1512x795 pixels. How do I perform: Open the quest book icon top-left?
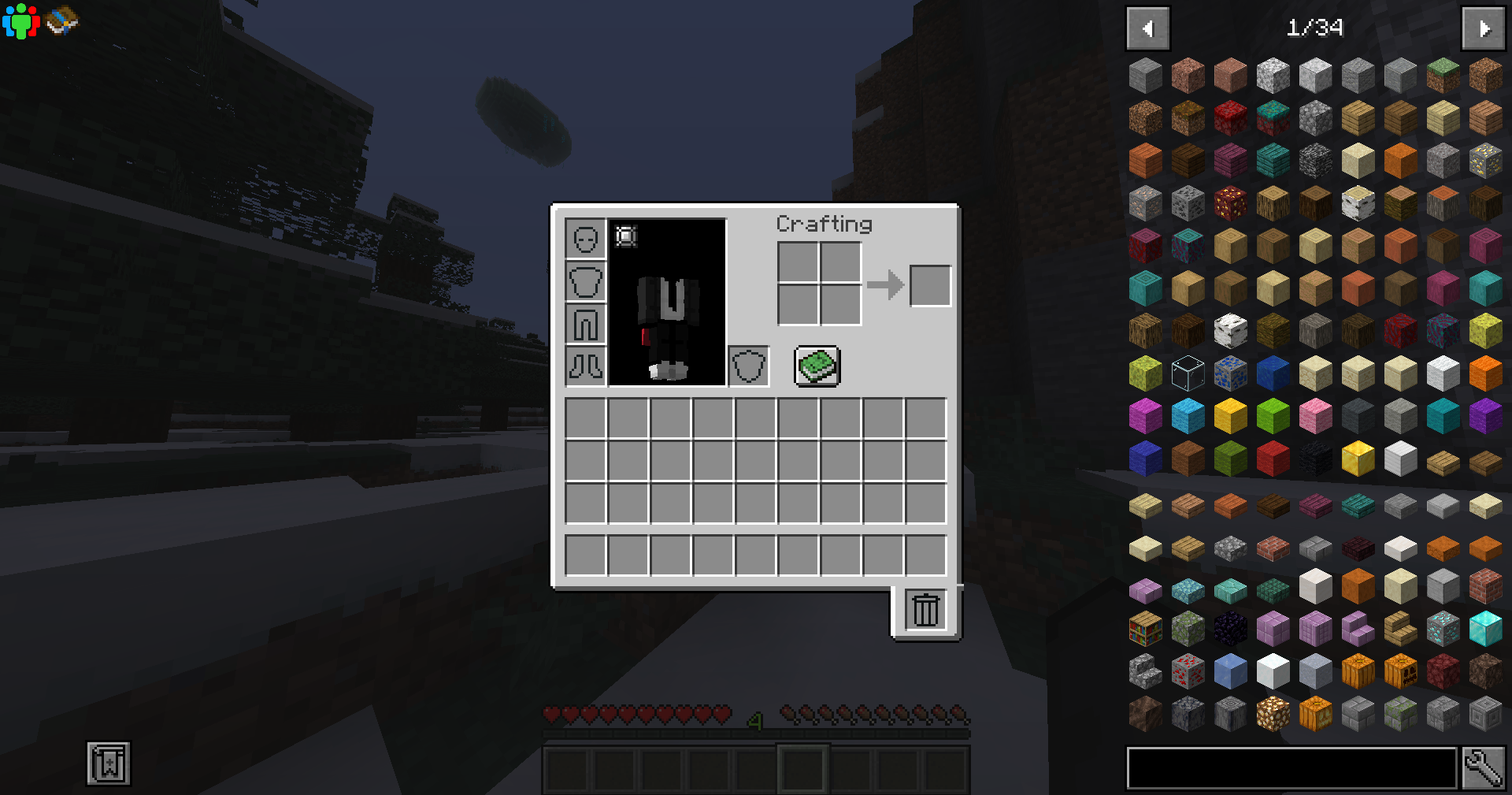point(63,20)
